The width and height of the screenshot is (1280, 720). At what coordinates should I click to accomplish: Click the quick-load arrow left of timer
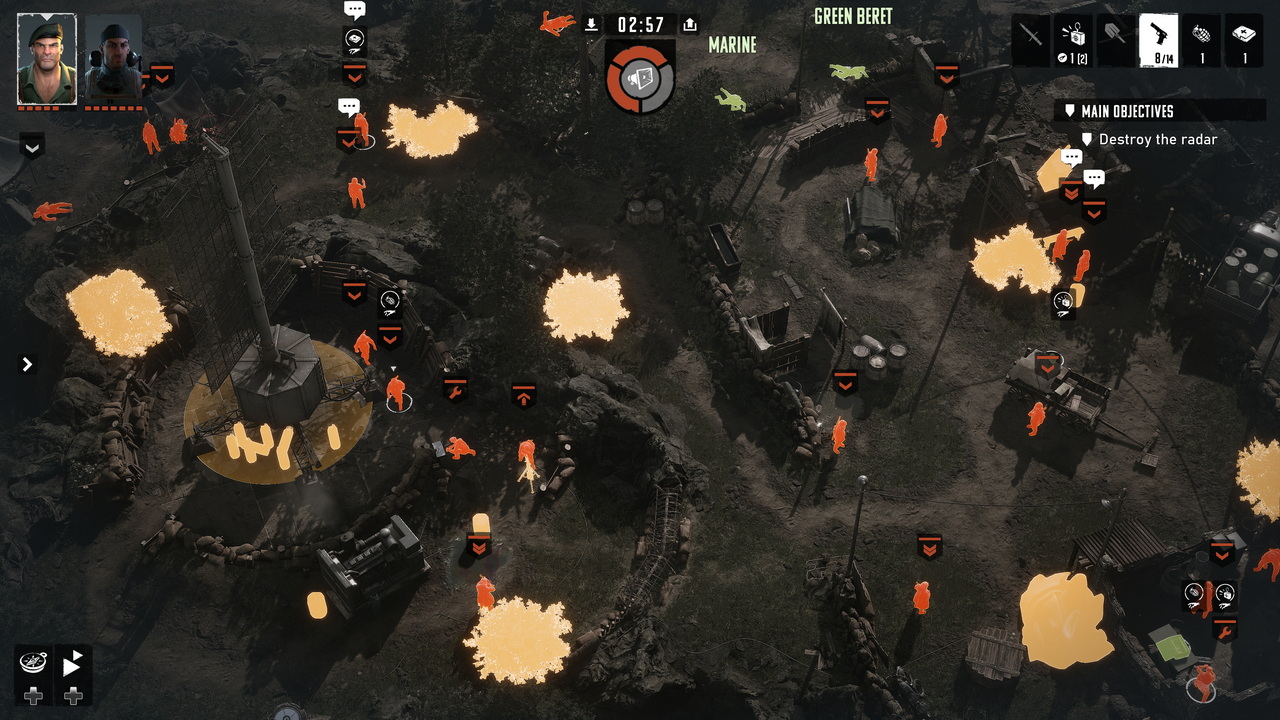tap(591, 25)
